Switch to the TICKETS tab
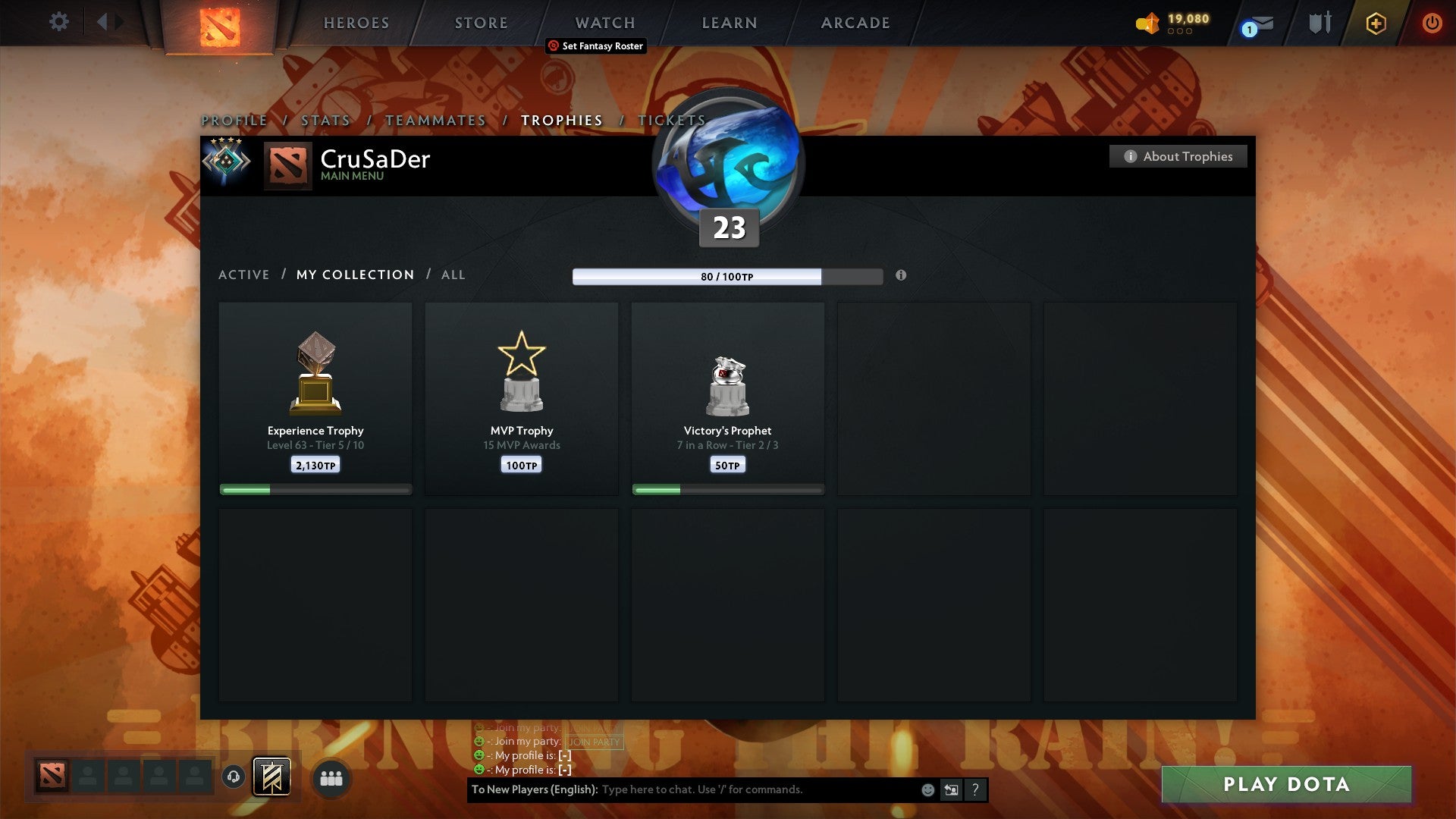This screenshot has width=1456, height=819. (673, 120)
